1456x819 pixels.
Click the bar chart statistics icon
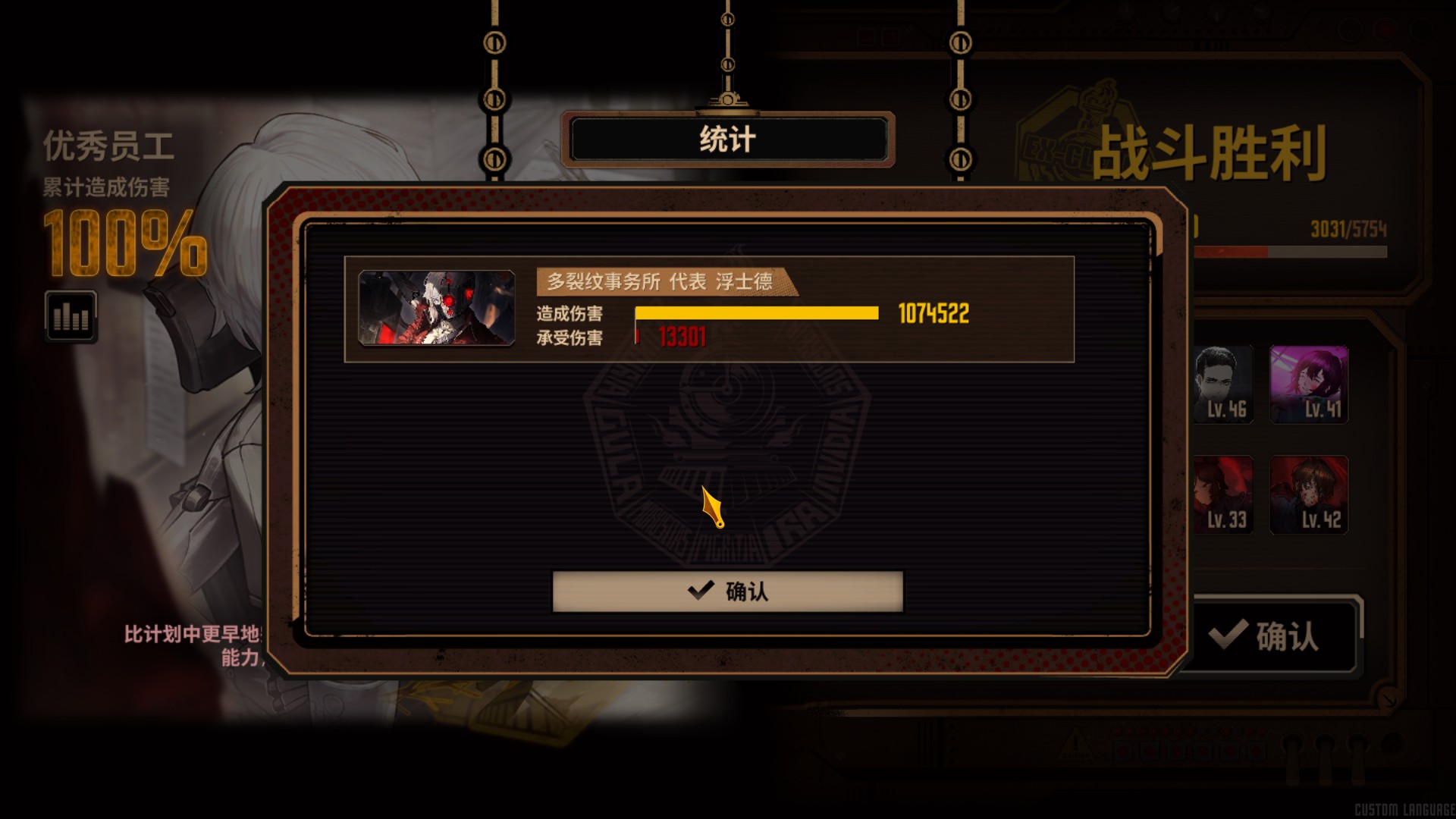point(71,317)
